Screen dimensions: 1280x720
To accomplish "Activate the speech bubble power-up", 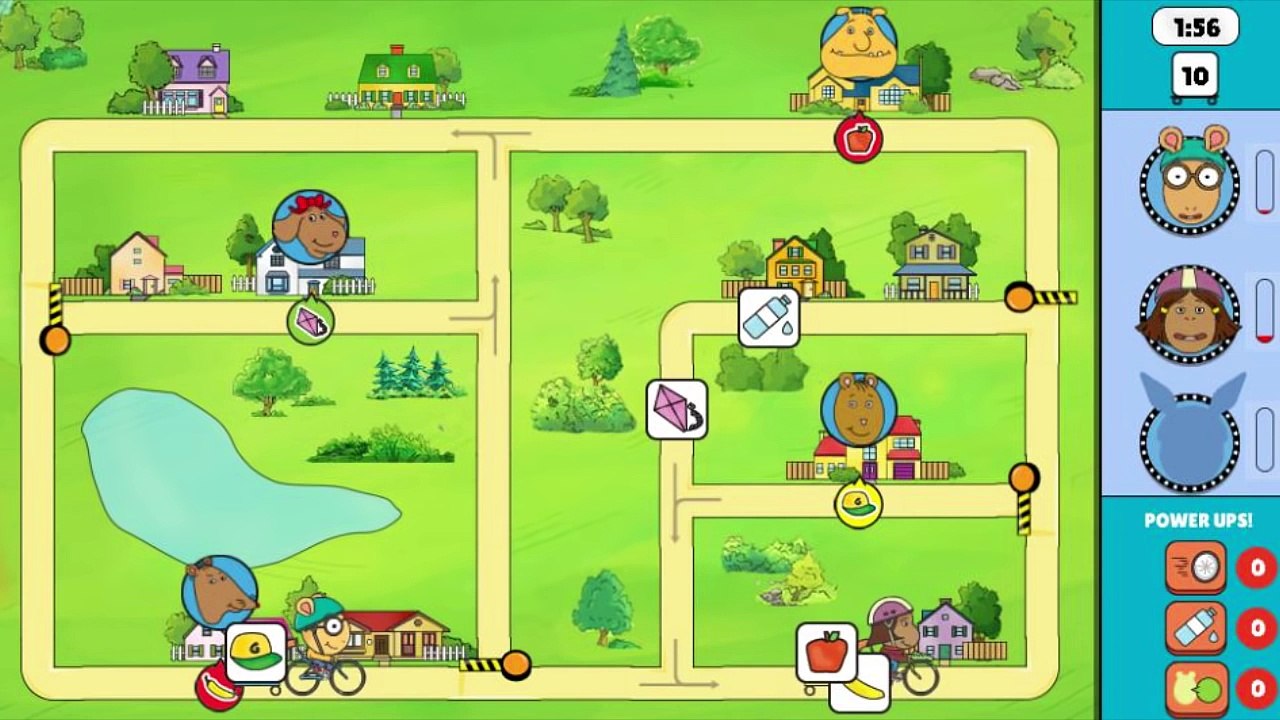I will tap(1195, 689).
